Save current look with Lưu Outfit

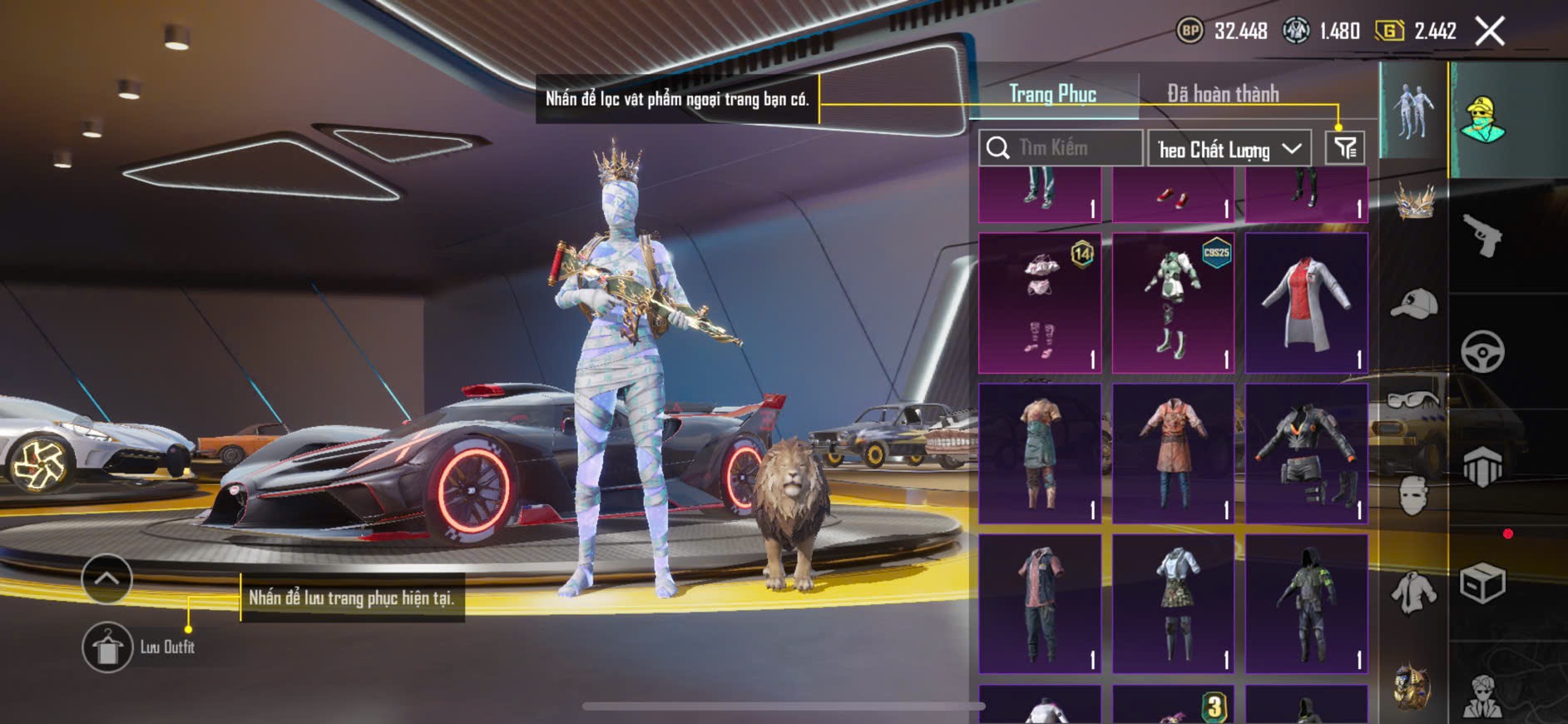[x=108, y=647]
